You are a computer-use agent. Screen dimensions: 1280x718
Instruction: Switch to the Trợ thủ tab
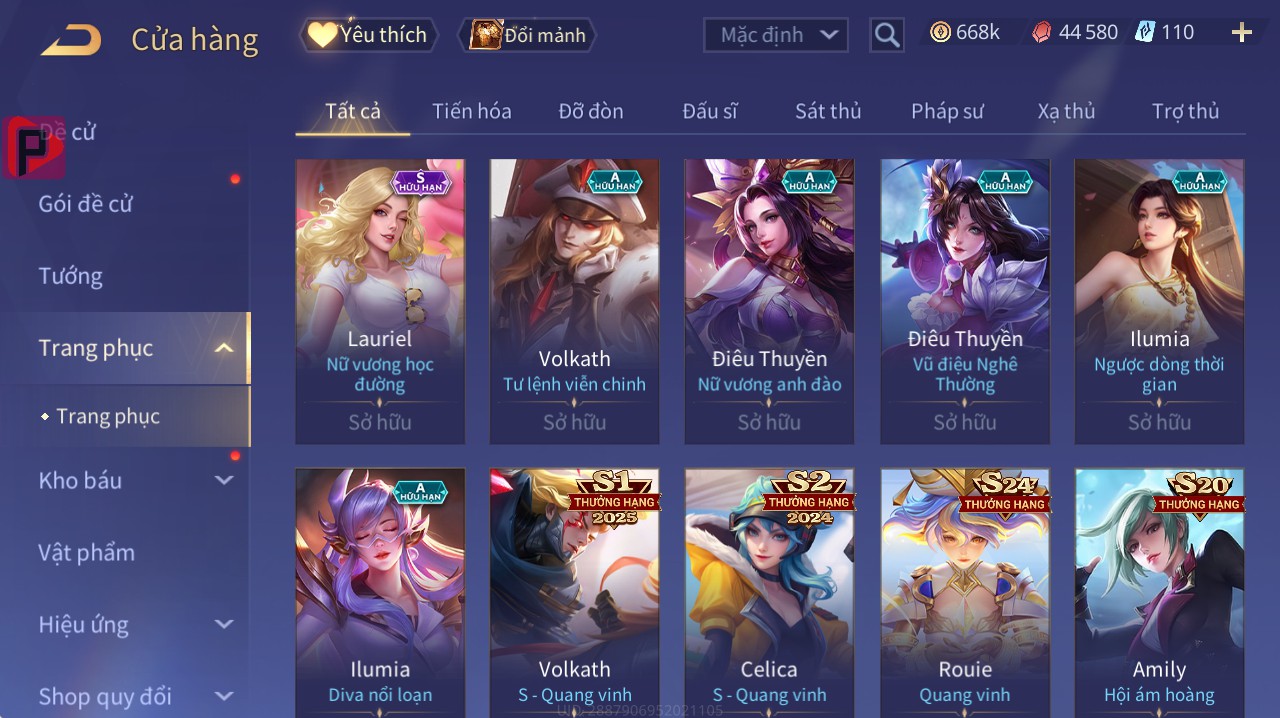point(1185,111)
